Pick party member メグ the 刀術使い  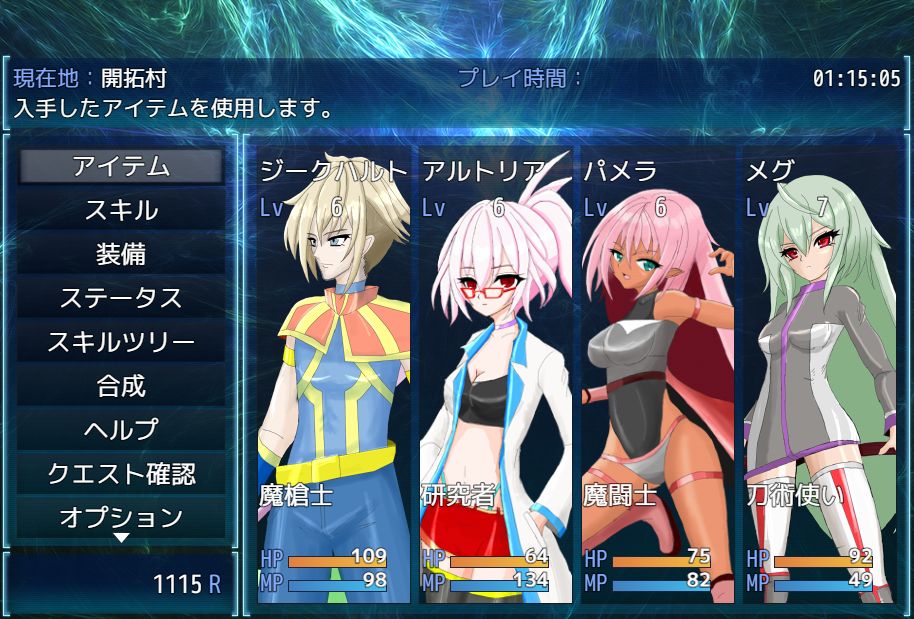[x=820, y=380]
